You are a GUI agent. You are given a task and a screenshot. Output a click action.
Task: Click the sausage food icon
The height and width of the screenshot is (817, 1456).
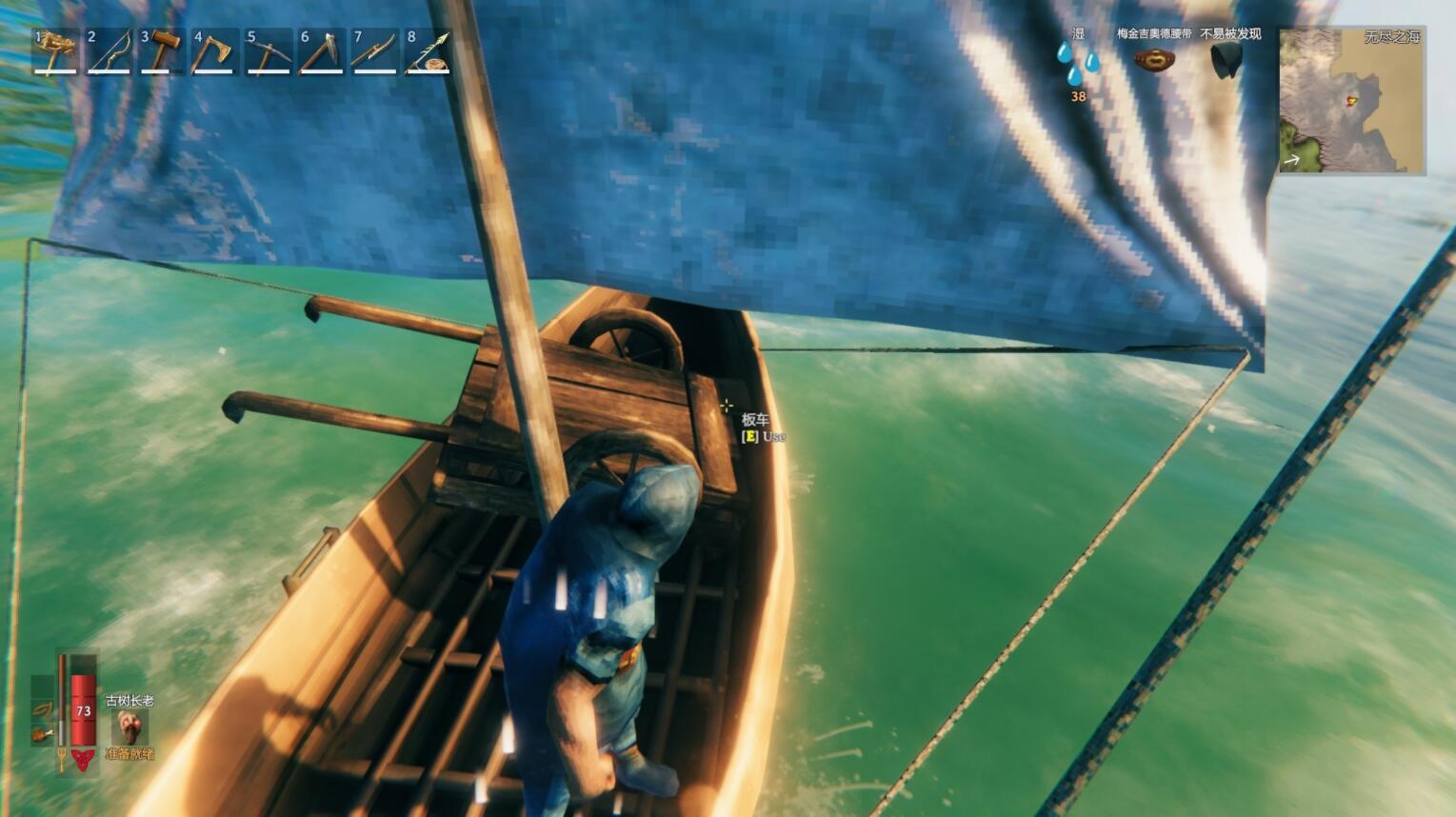click(x=43, y=709)
